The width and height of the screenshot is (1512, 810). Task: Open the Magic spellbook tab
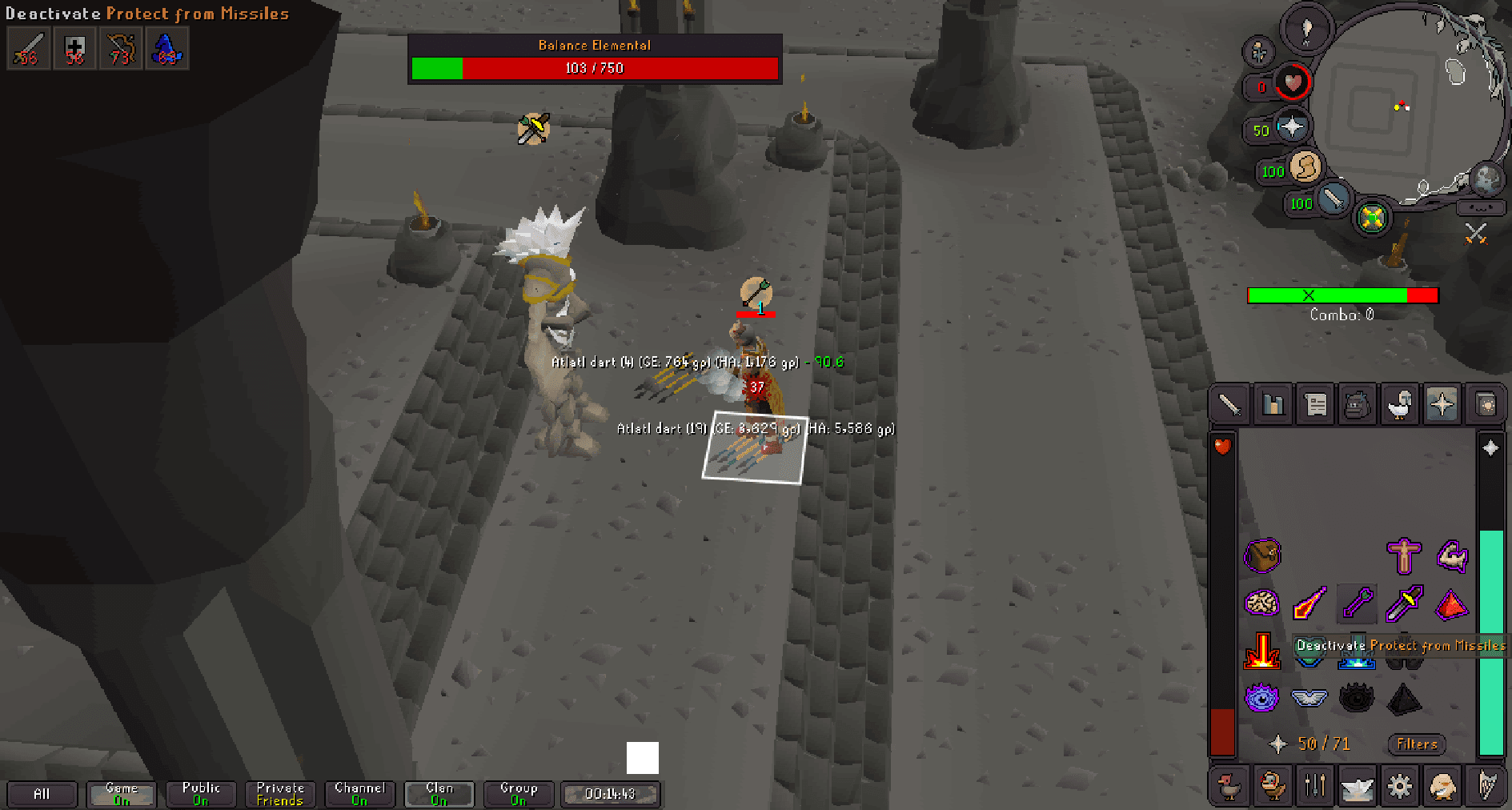pos(1486,404)
